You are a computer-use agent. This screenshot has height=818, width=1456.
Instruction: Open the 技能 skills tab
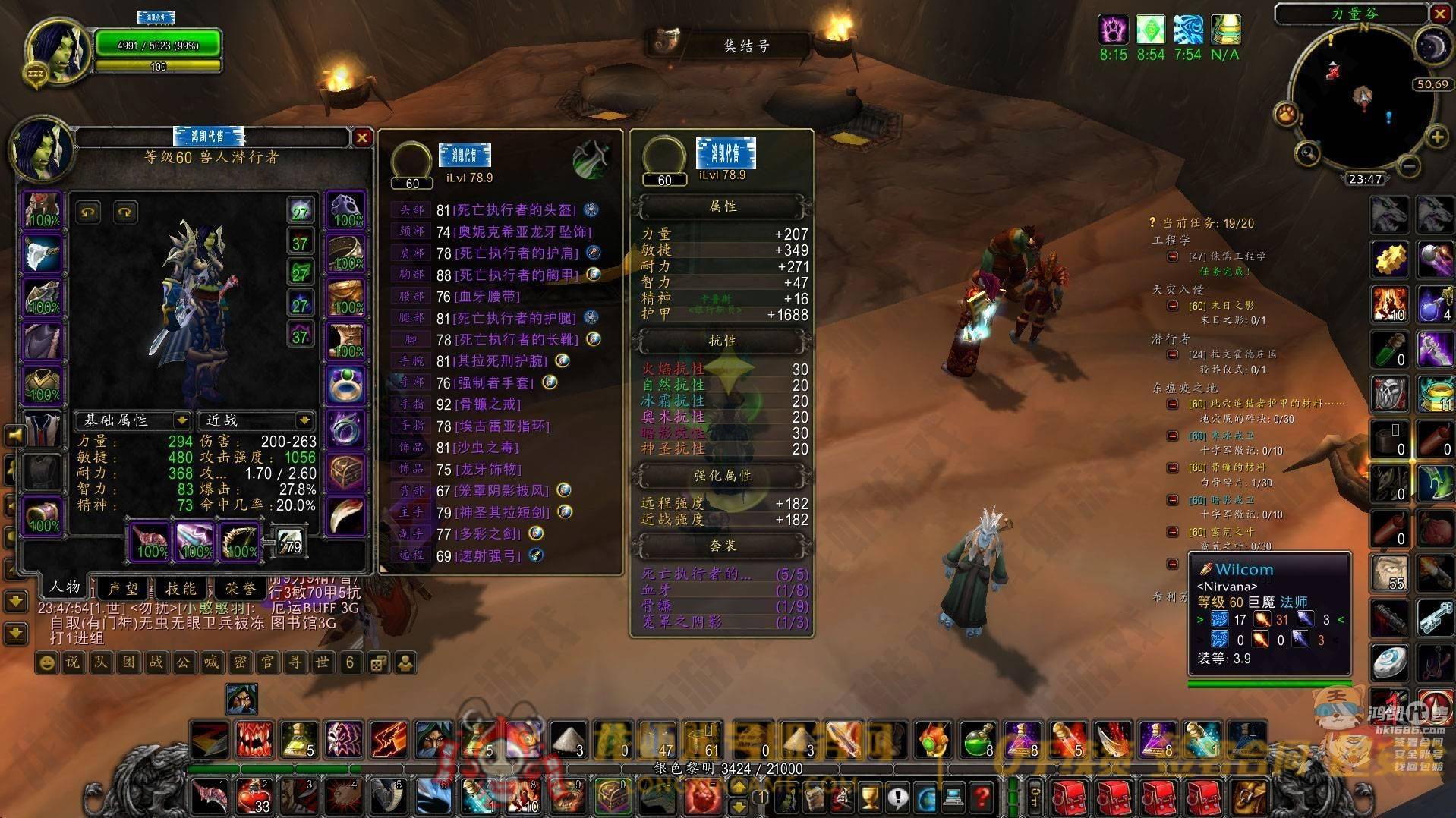[x=181, y=588]
